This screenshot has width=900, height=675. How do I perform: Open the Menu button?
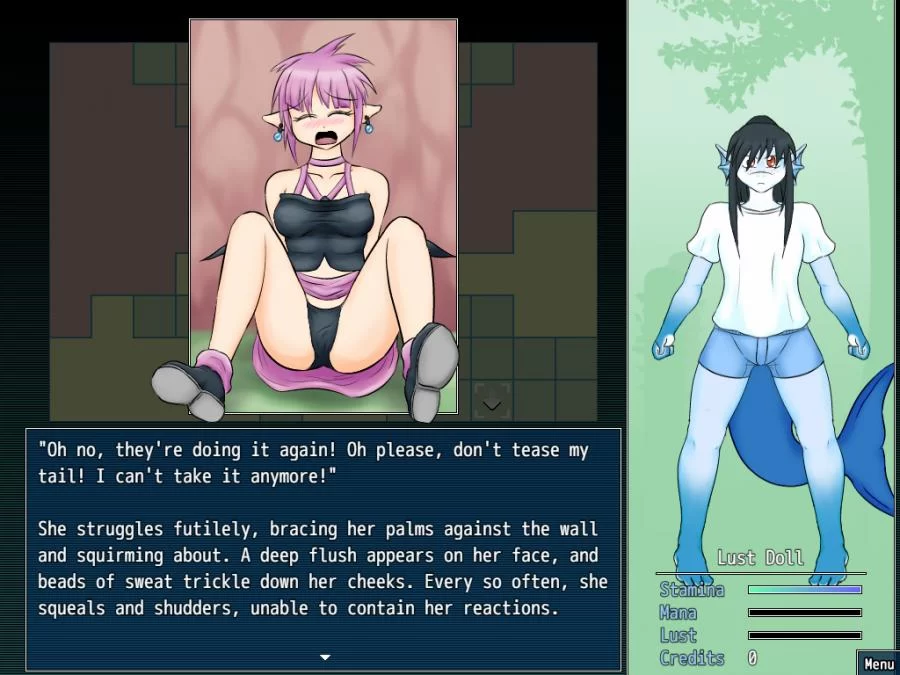point(878,663)
